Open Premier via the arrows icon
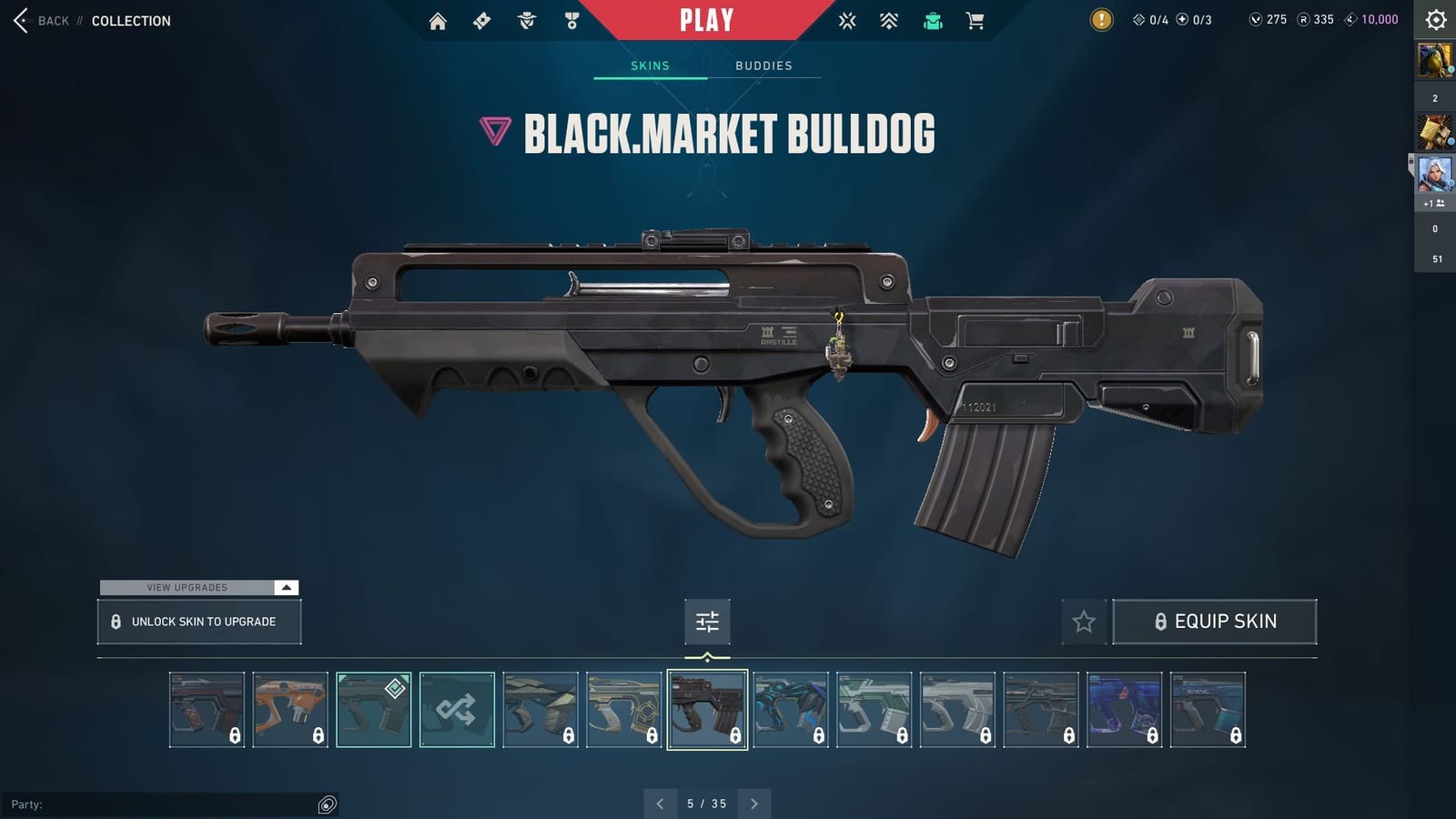This screenshot has width=1456, height=819. pyautogui.click(x=888, y=20)
